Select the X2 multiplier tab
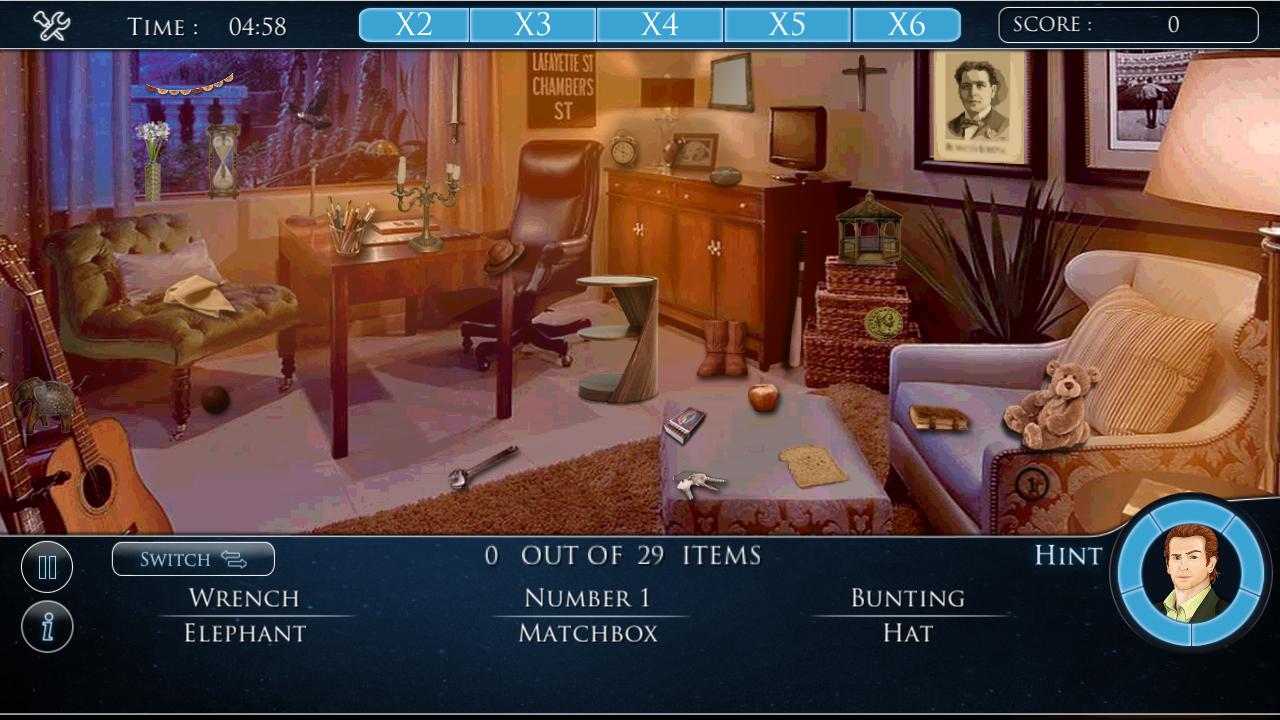 tap(414, 23)
